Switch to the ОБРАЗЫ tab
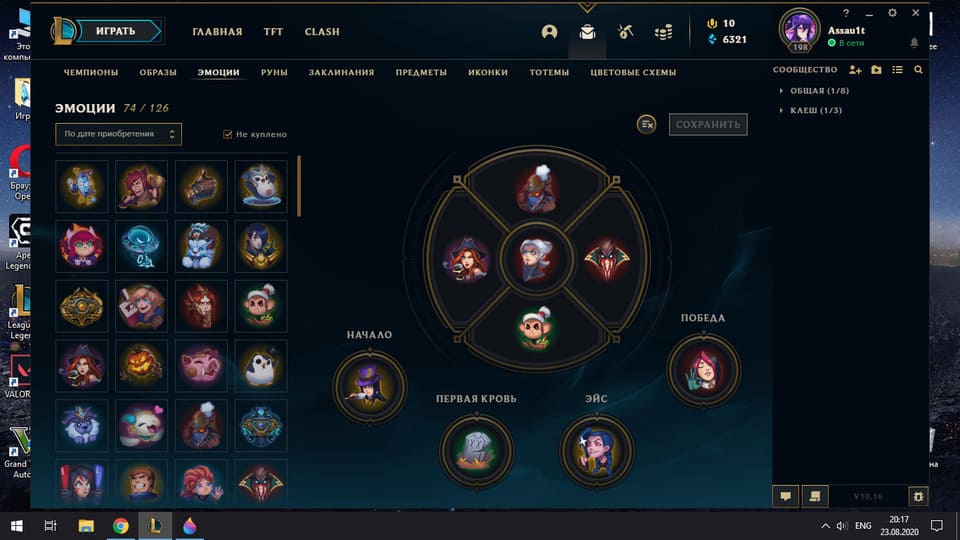The image size is (960, 540). point(158,72)
